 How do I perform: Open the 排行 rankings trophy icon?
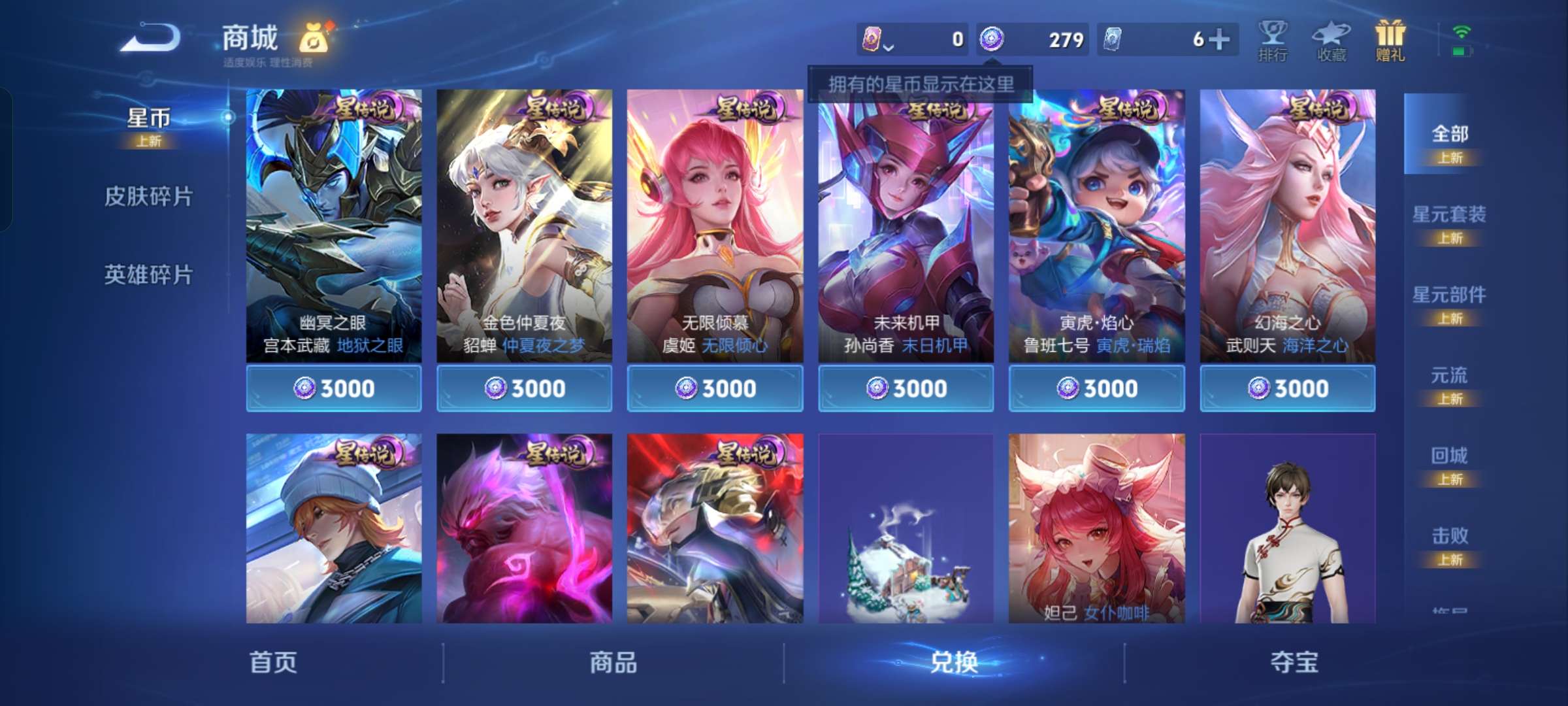point(1273,39)
